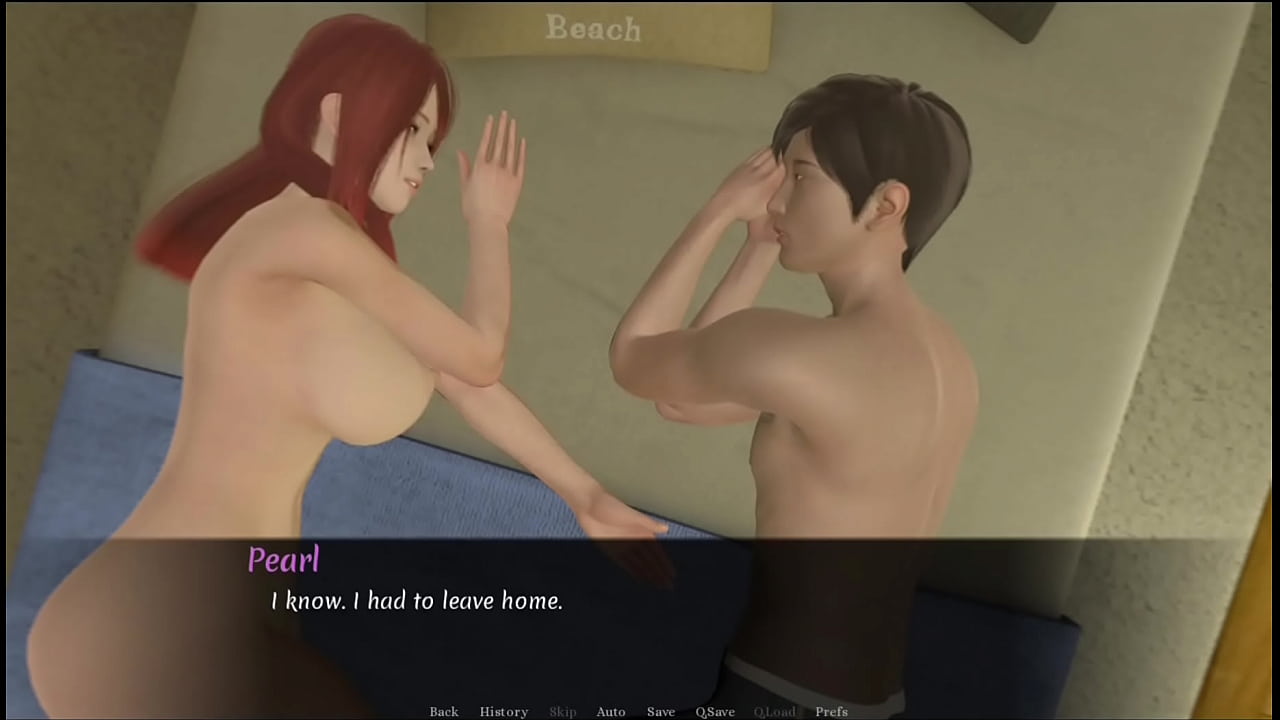
Task: Click the scene to advance the story
Action: point(640,300)
